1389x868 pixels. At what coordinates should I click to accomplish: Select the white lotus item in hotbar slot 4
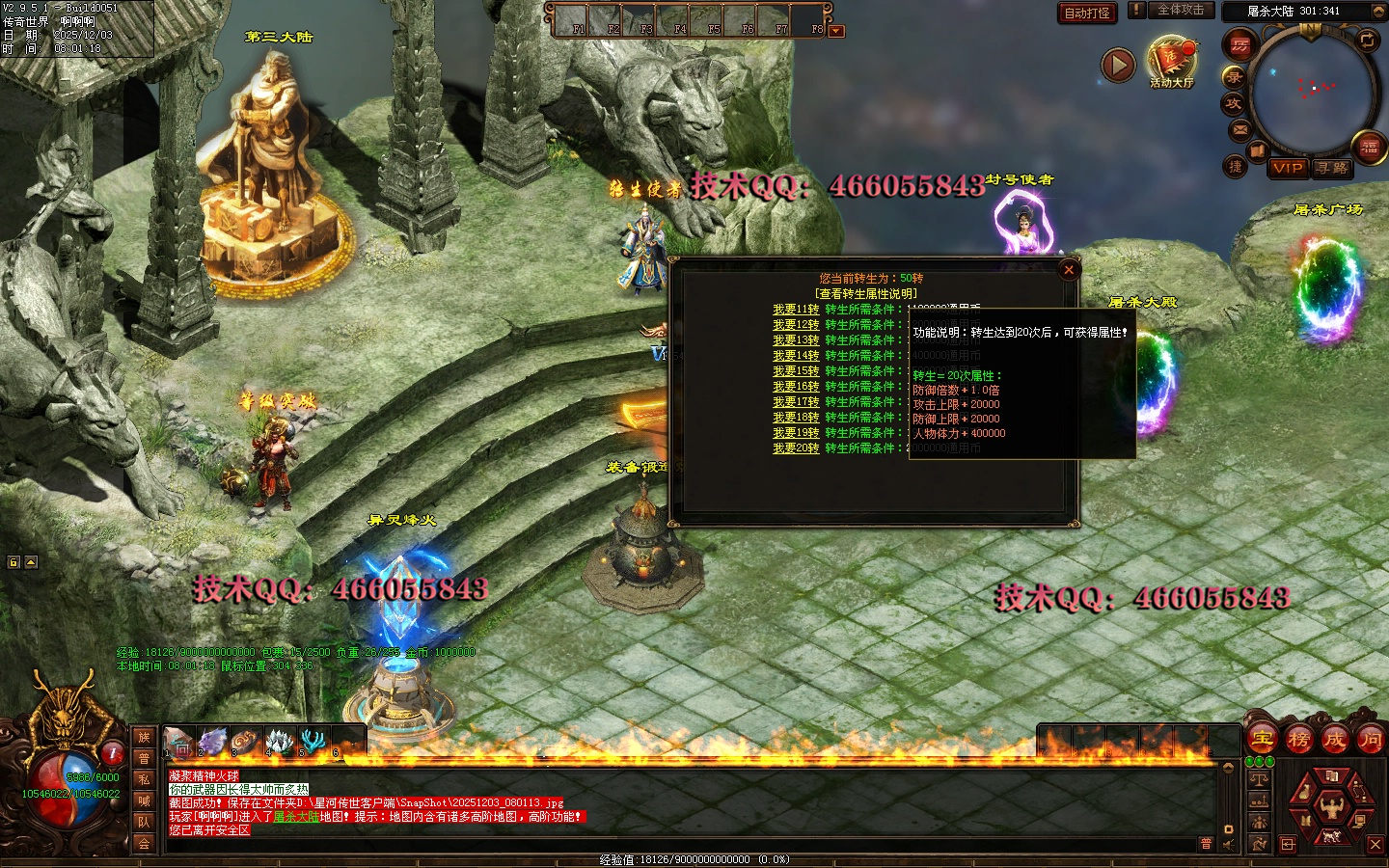279,741
